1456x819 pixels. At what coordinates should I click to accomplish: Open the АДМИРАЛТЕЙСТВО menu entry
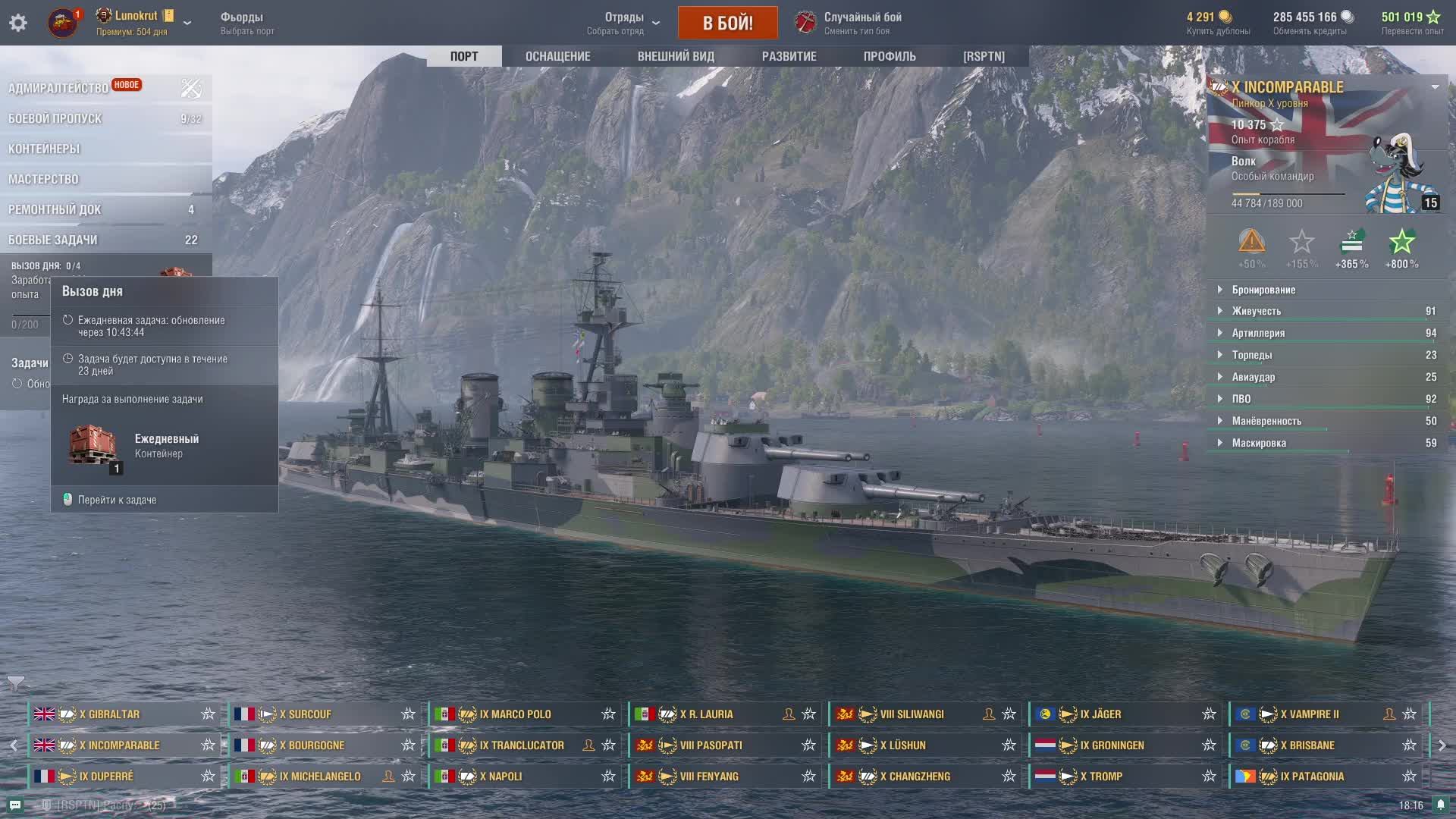pos(58,88)
